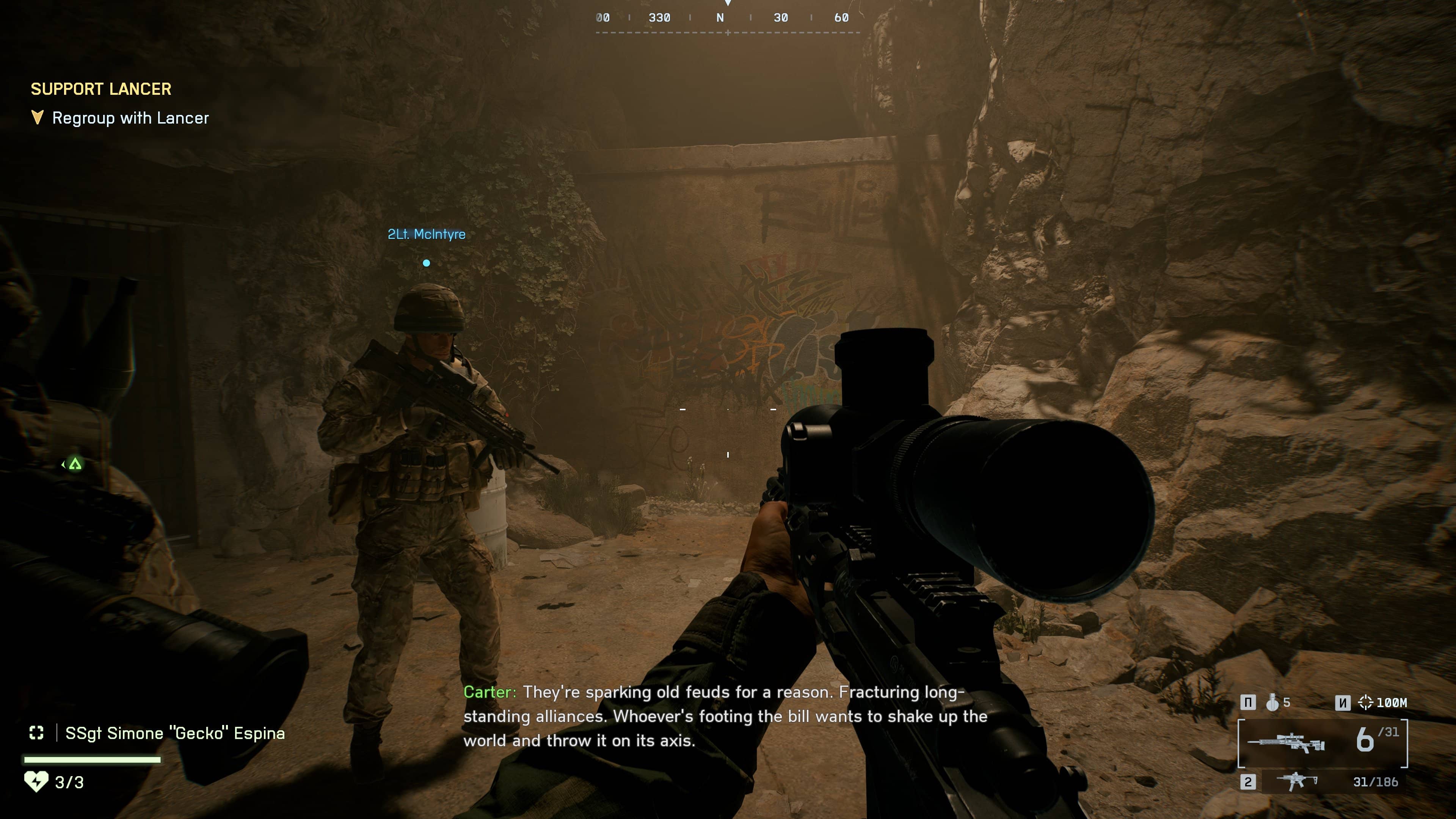Click the scope zeroing crosshair icon
Screen dimensions: 1456x819
point(1365,703)
